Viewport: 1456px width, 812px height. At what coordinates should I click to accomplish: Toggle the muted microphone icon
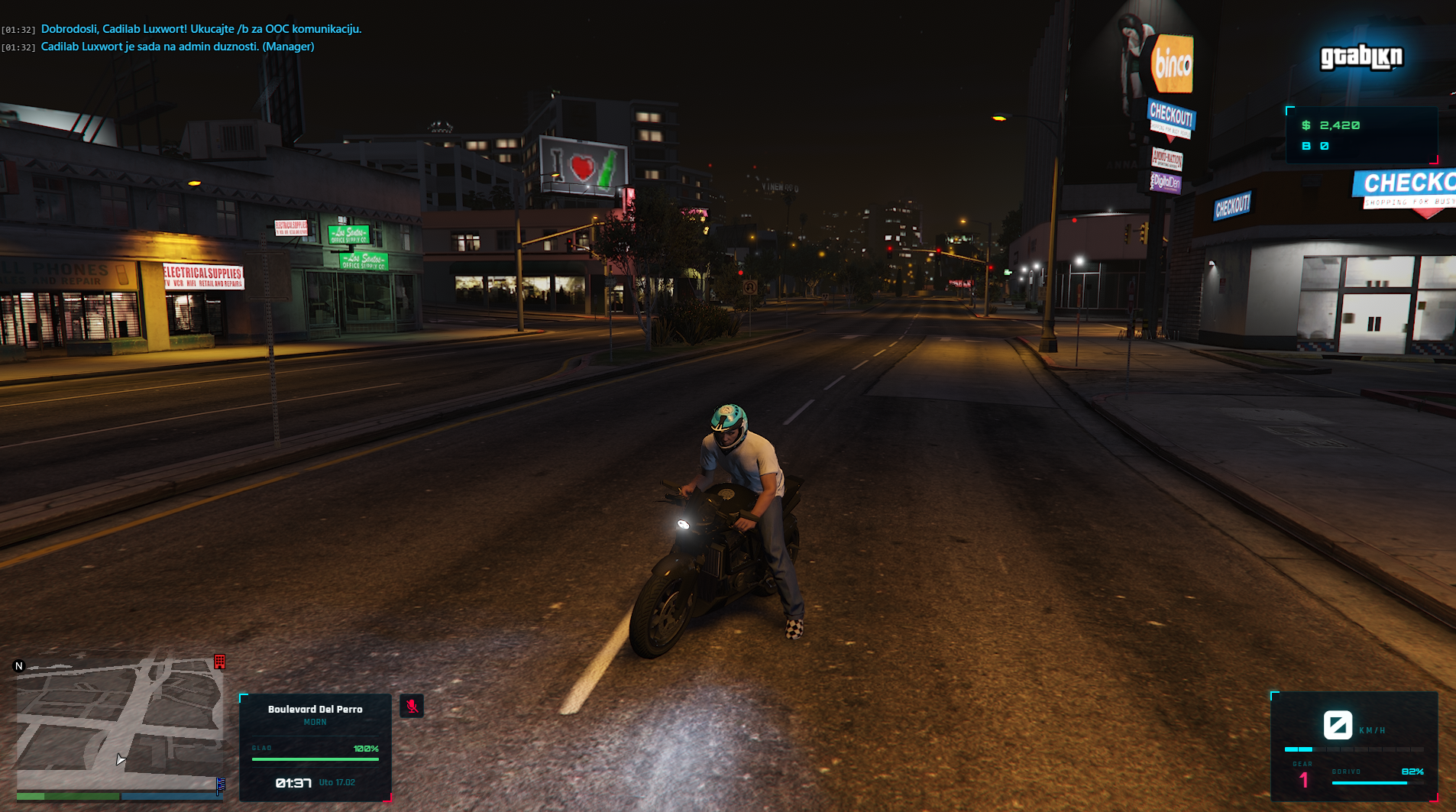(x=412, y=706)
